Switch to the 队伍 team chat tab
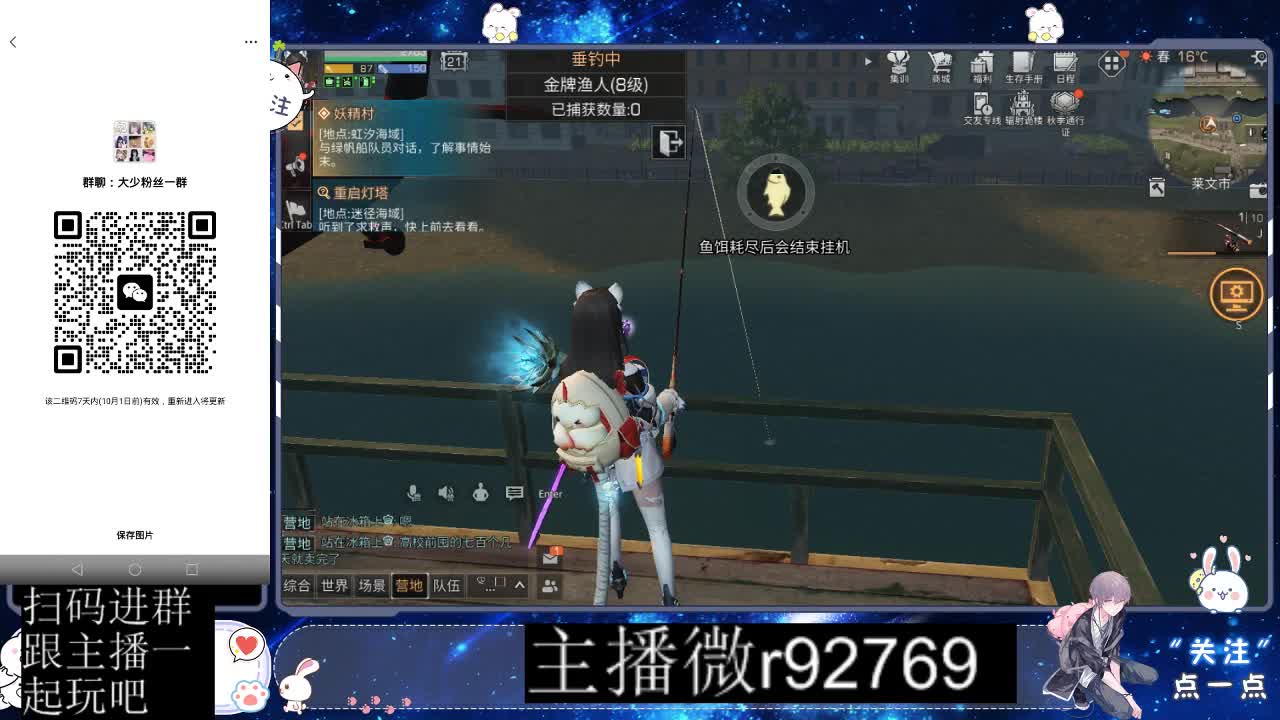 [447, 585]
